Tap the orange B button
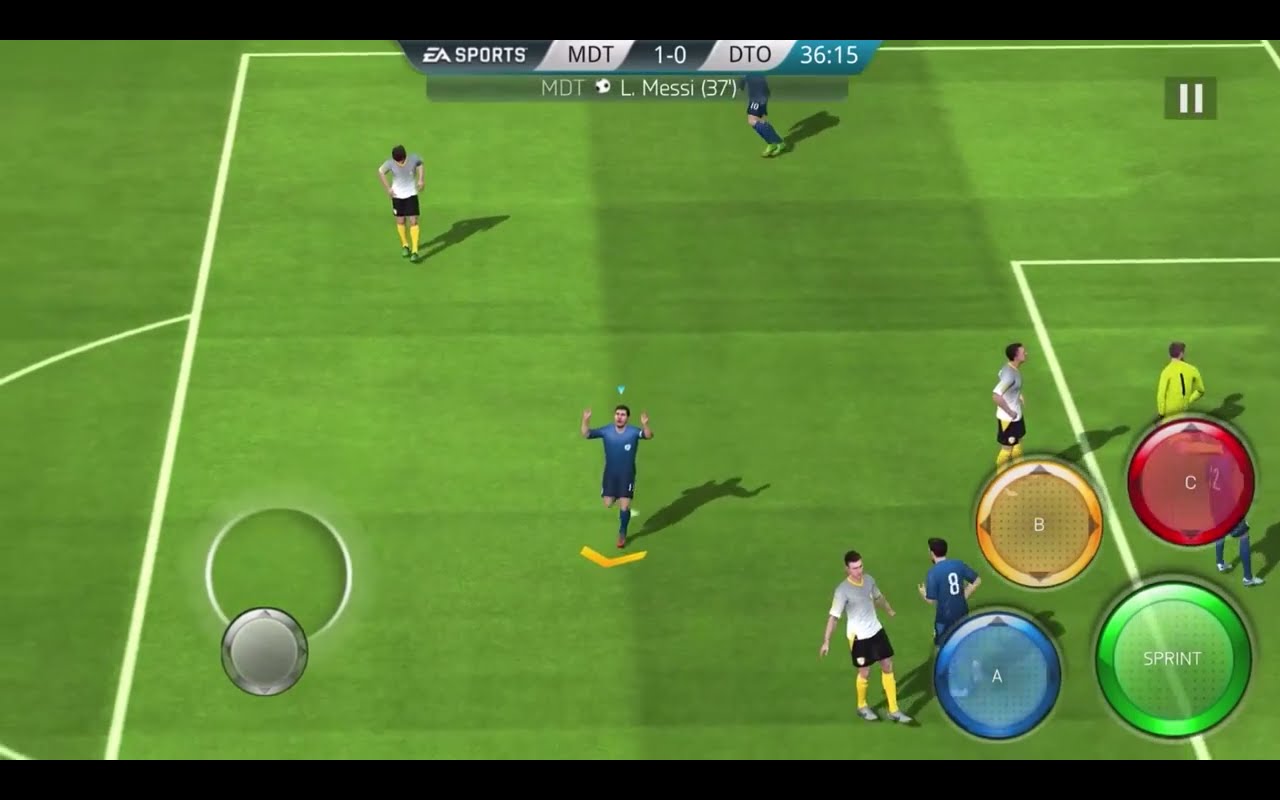Screen dimensions: 1280x800 (x=1039, y=524)
